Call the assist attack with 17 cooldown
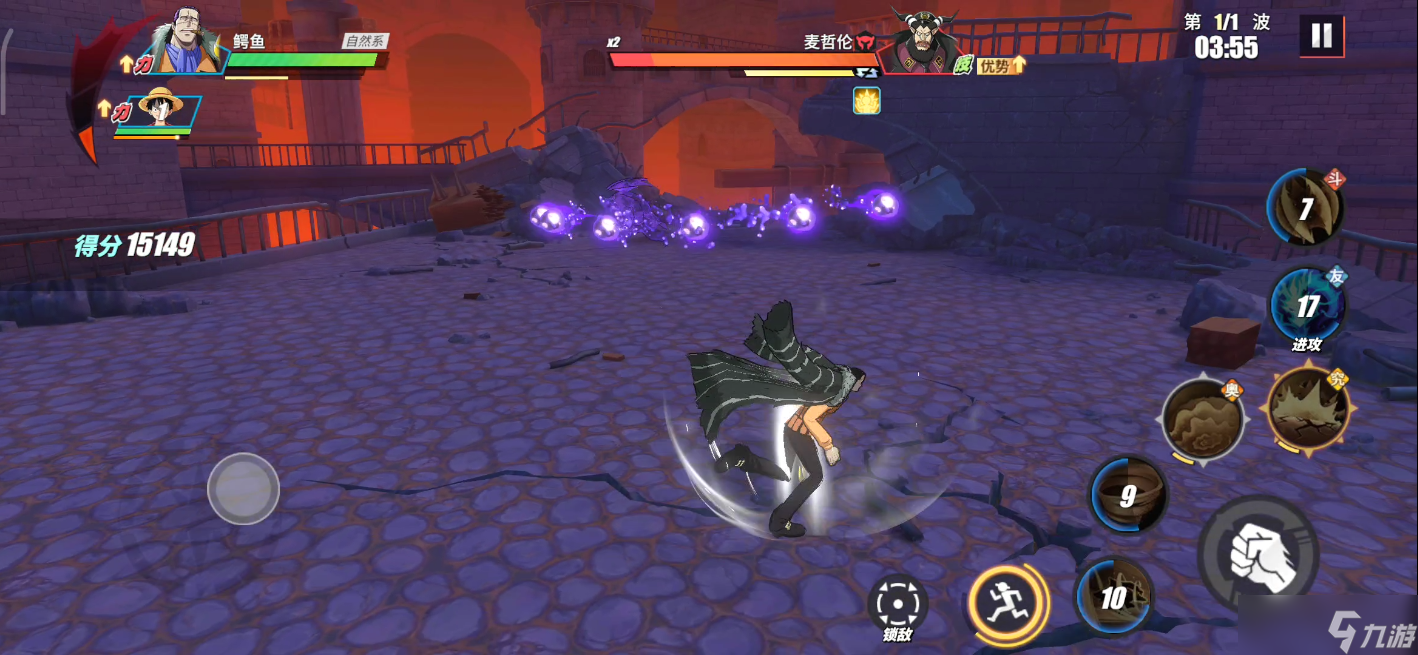Viewport: 1418px width, 655px height. click(1307, 305)
